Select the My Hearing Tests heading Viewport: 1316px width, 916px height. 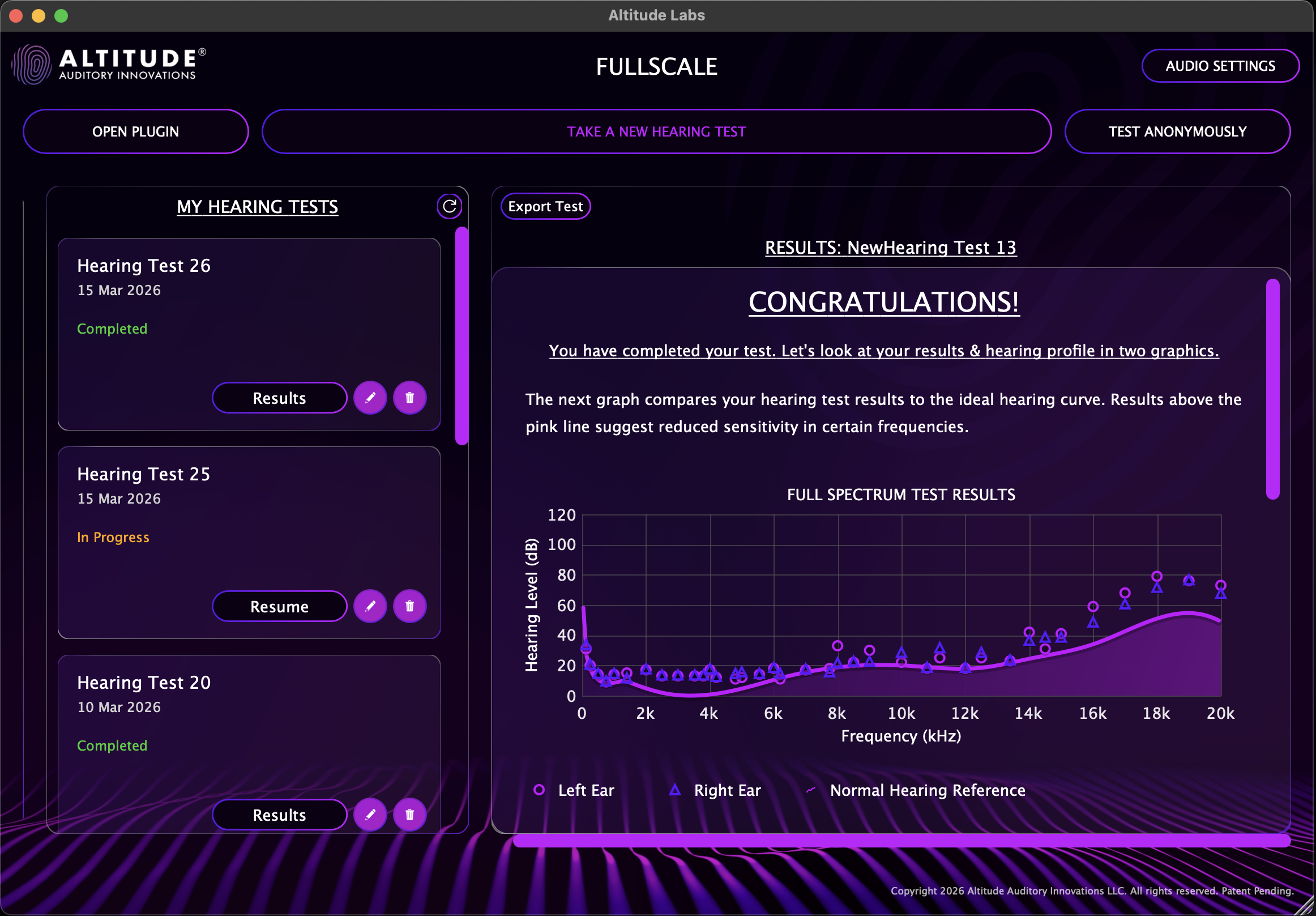pyautogui.click(x=257, y=207)
